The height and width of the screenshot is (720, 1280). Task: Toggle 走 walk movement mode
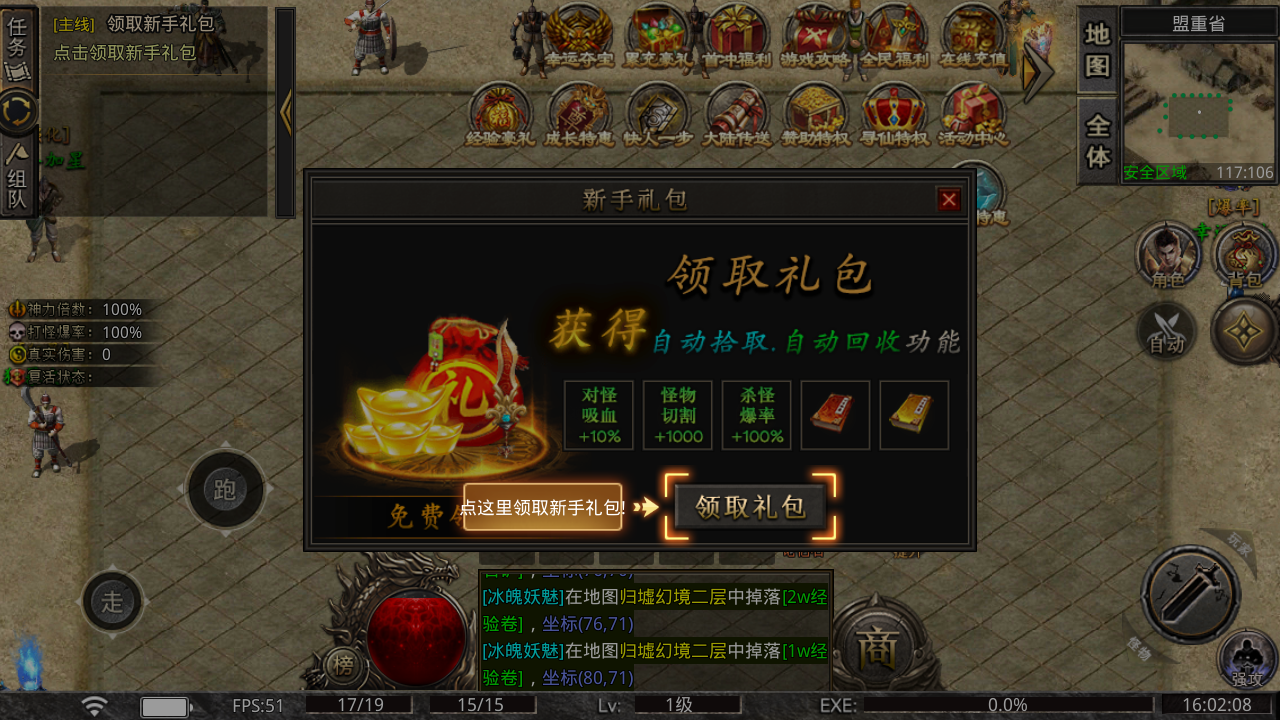(x=113, y=602)
